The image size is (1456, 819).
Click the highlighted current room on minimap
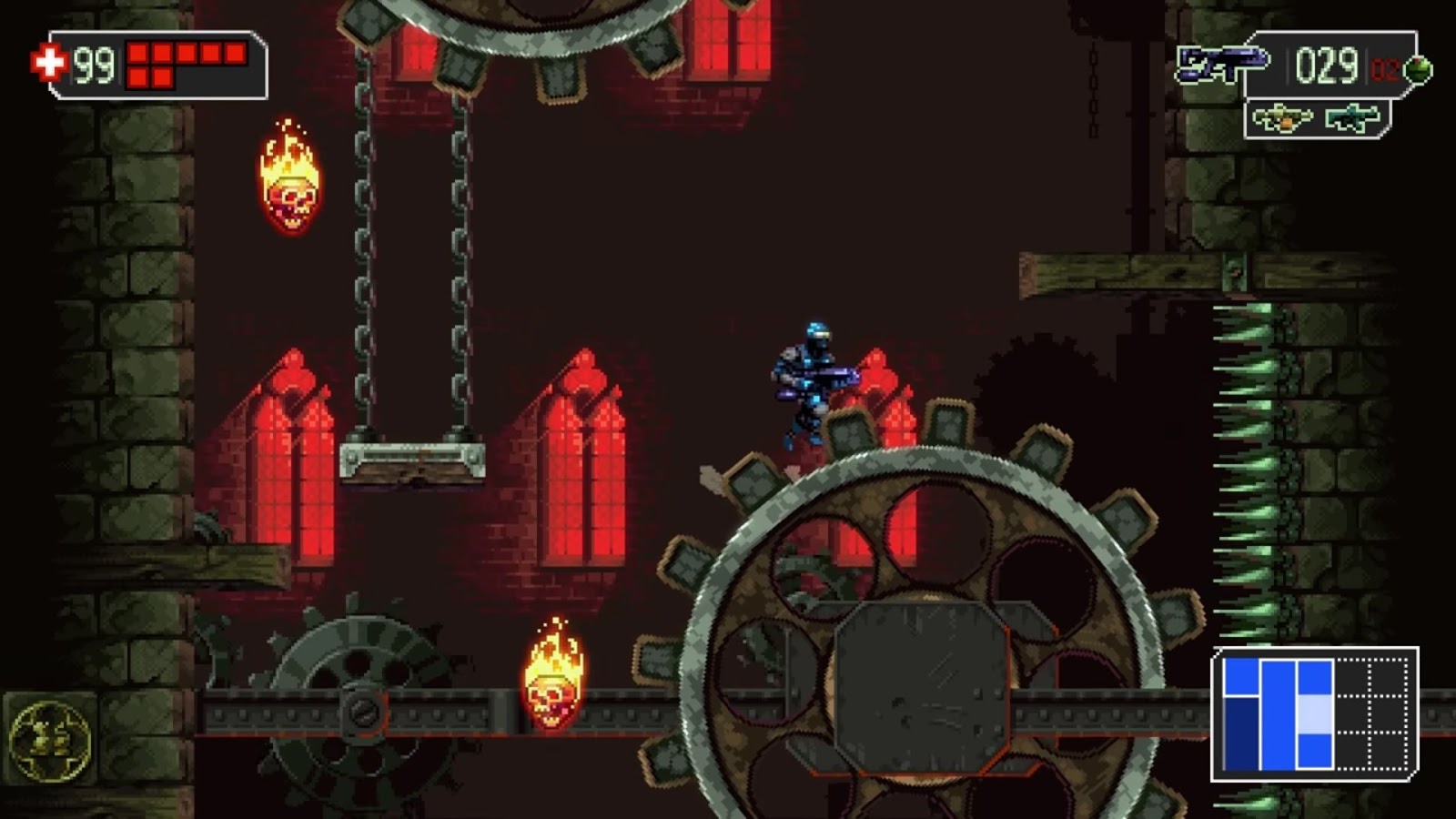coord(1315,715)
